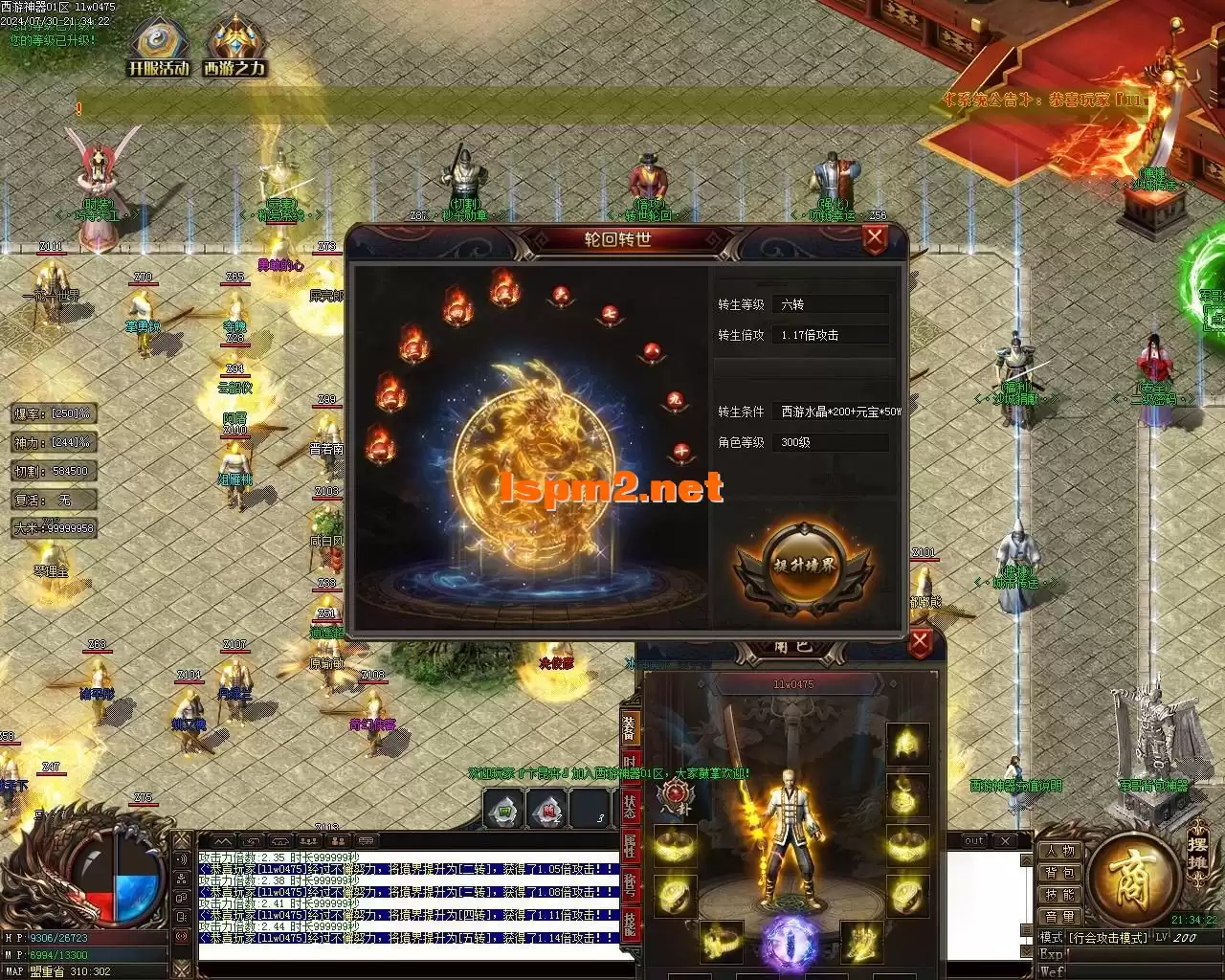This screenshot has width=1225, height=980.
Task: Close the character equipment panel
Action: coord(920,642)
